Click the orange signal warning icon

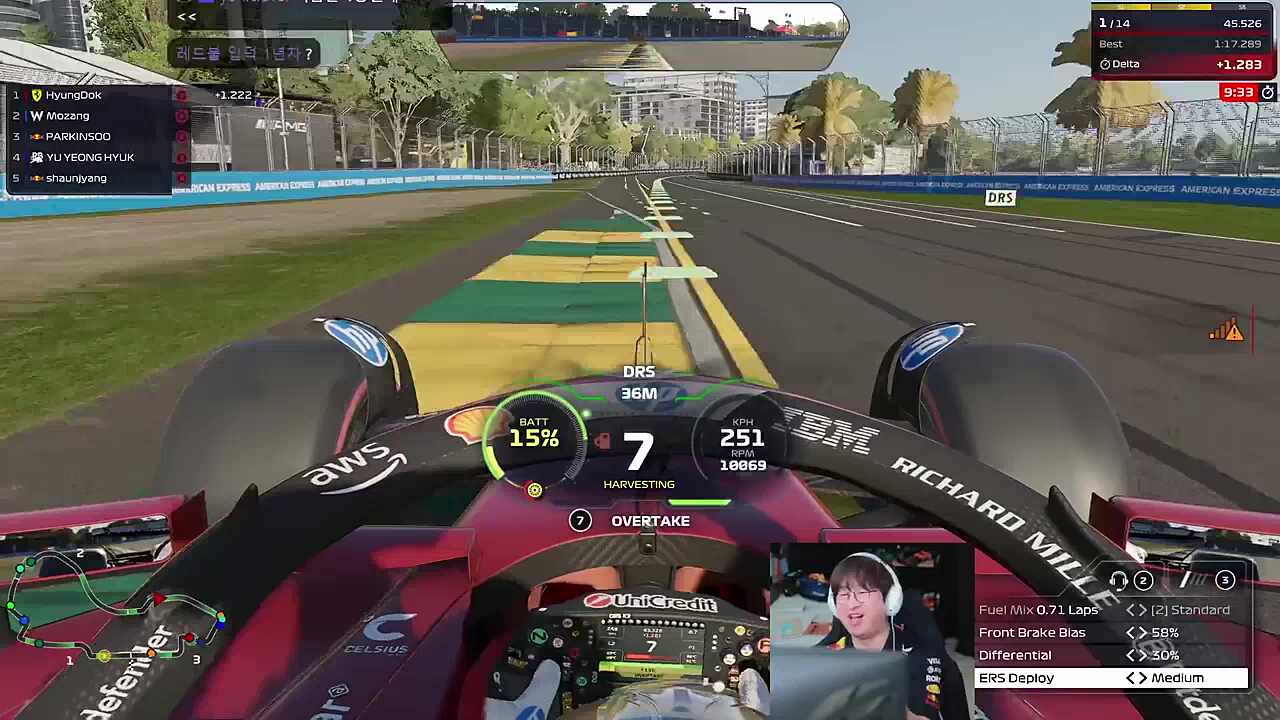click(1226, 331)
